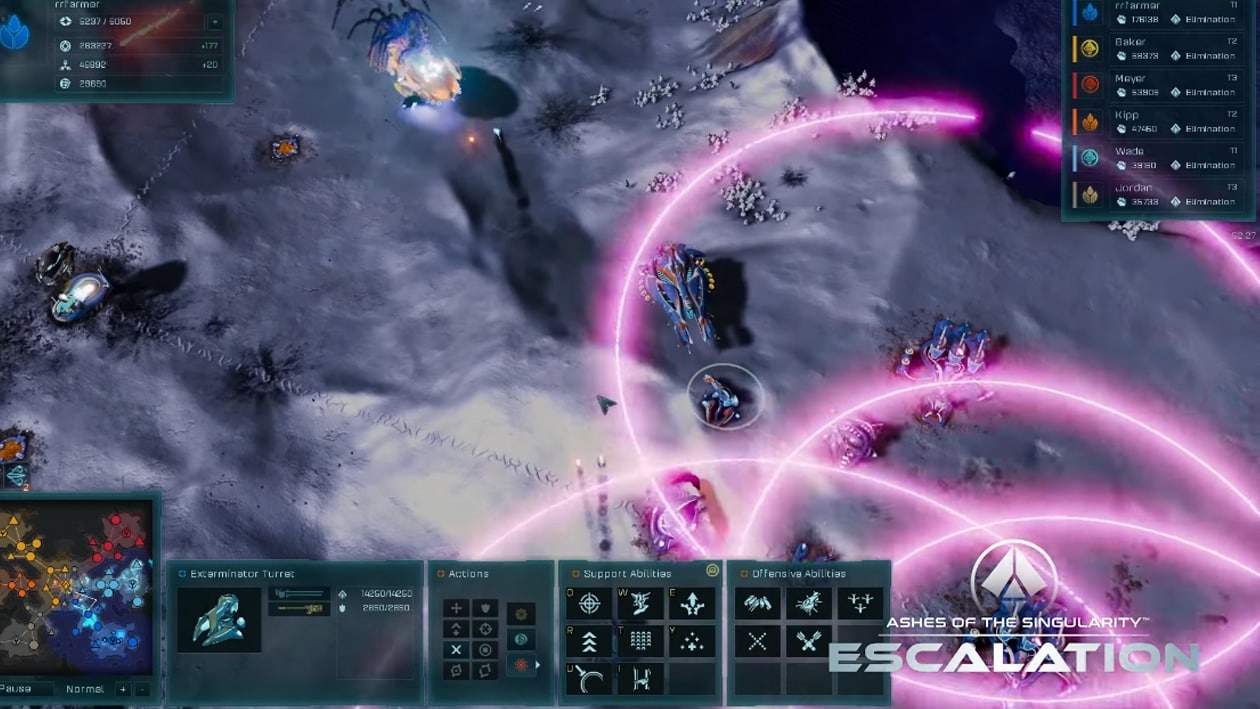Use the dotted X offensive ability
This screenshot has width=1260, height=709.
pyautogui.click(x=757, y=641)
